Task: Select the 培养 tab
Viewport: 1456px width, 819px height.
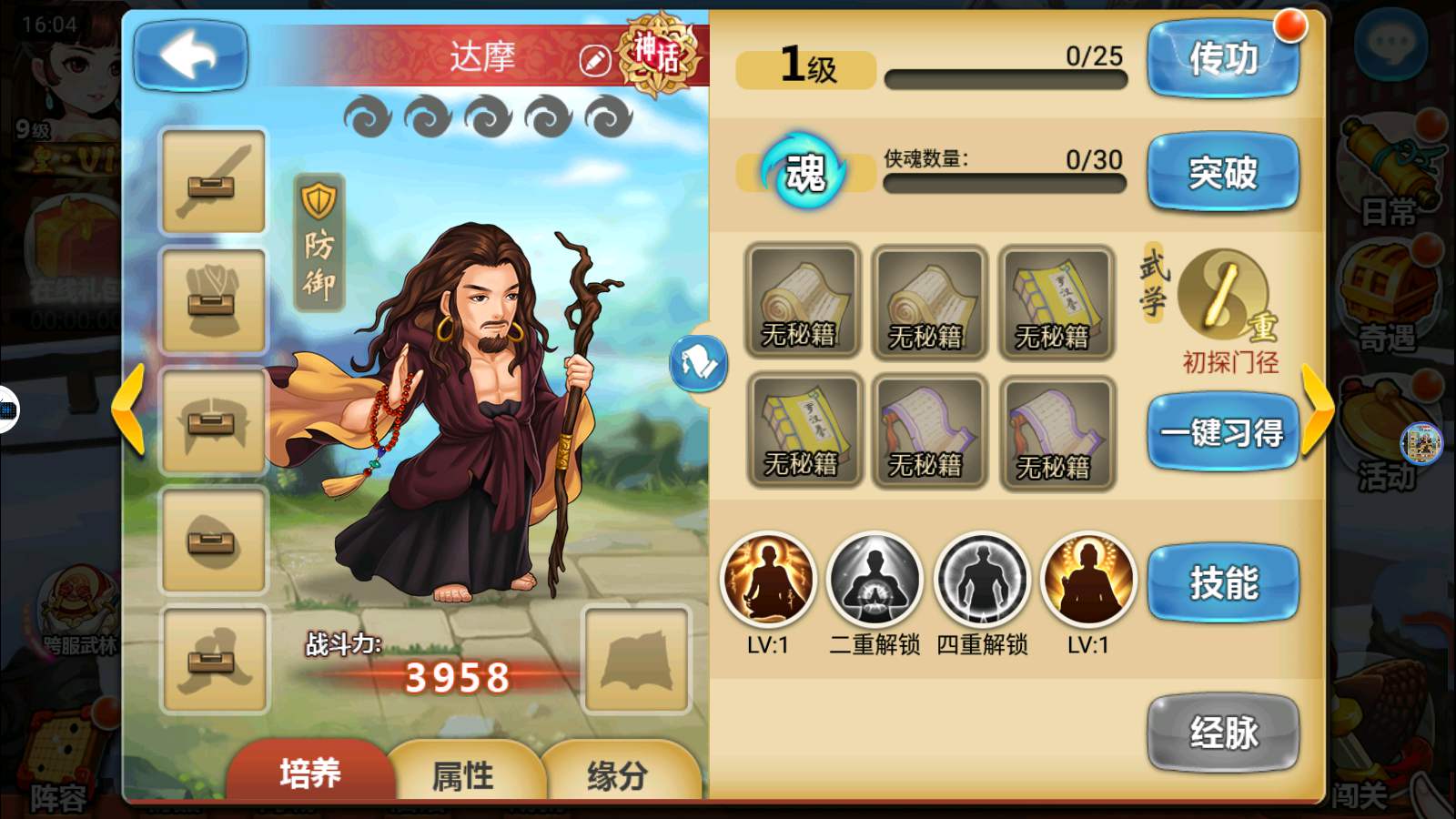Action: pos(309,773)
